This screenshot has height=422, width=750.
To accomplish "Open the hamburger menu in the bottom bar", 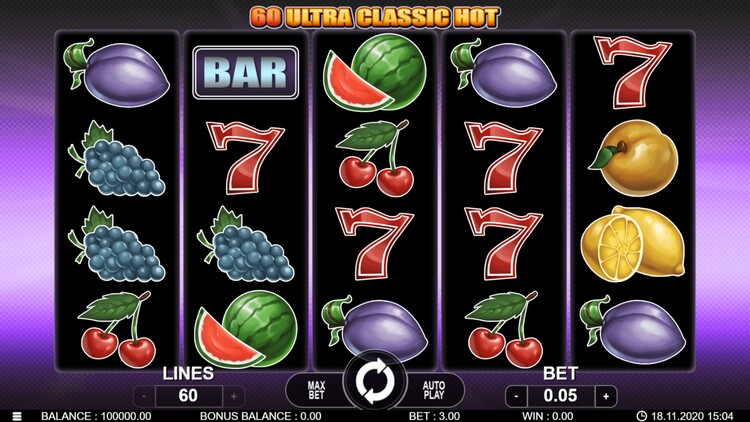I will pyautogui.click(x=15, y=416).
